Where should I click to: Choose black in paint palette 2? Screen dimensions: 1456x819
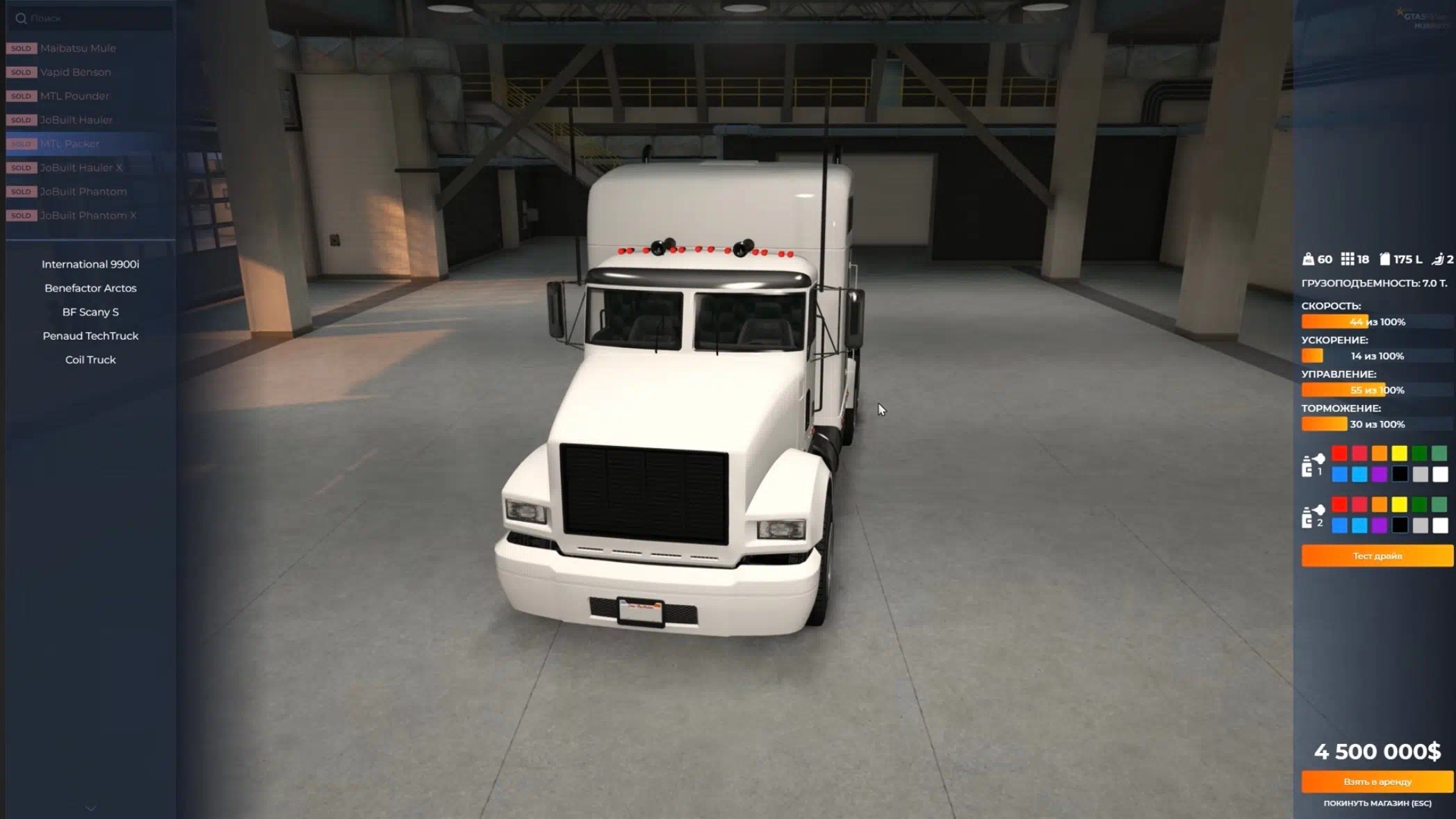click(1400, 525)
